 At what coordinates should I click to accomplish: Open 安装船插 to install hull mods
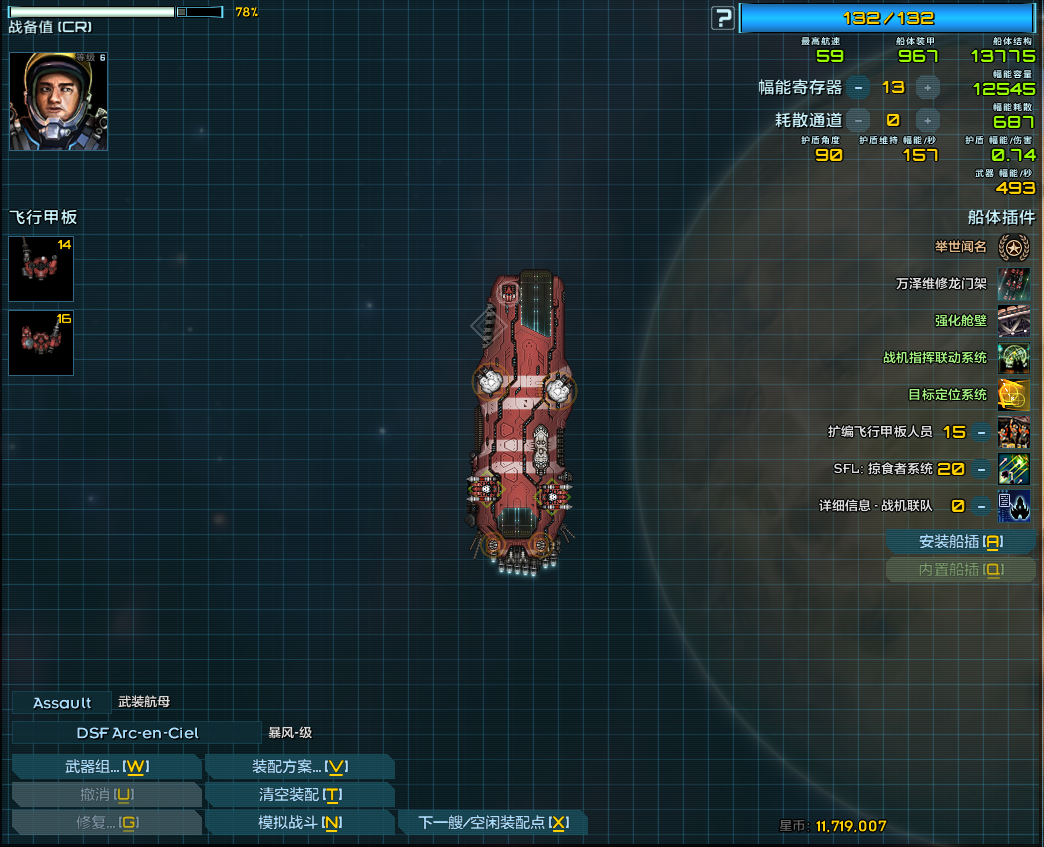[x=960, y=542]
